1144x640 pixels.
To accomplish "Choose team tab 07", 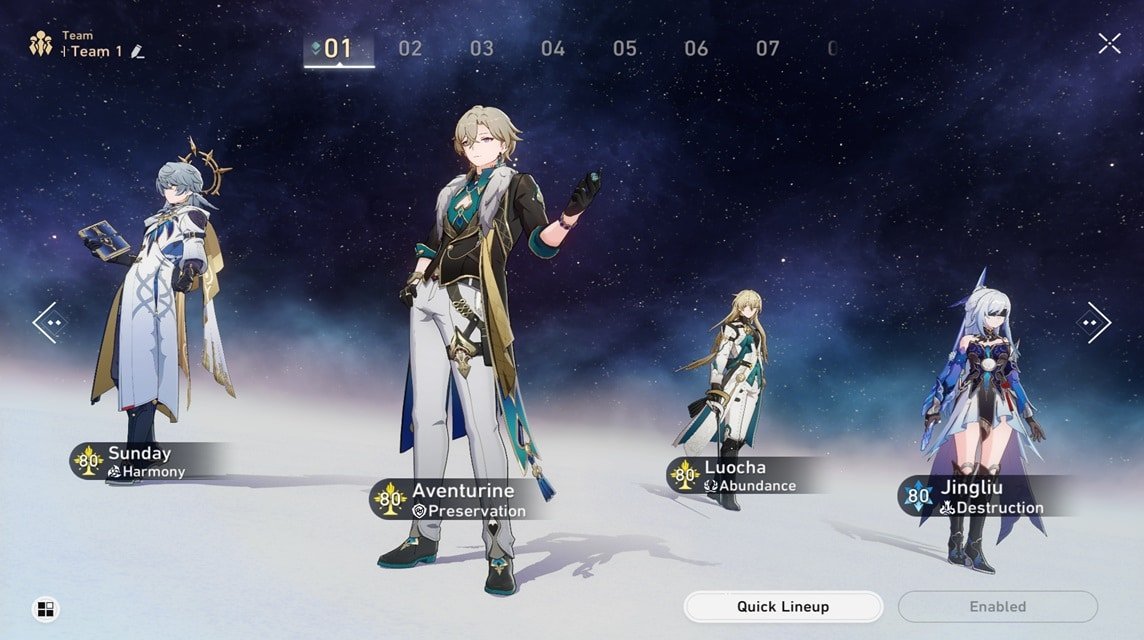I will (x=767, y=48).
